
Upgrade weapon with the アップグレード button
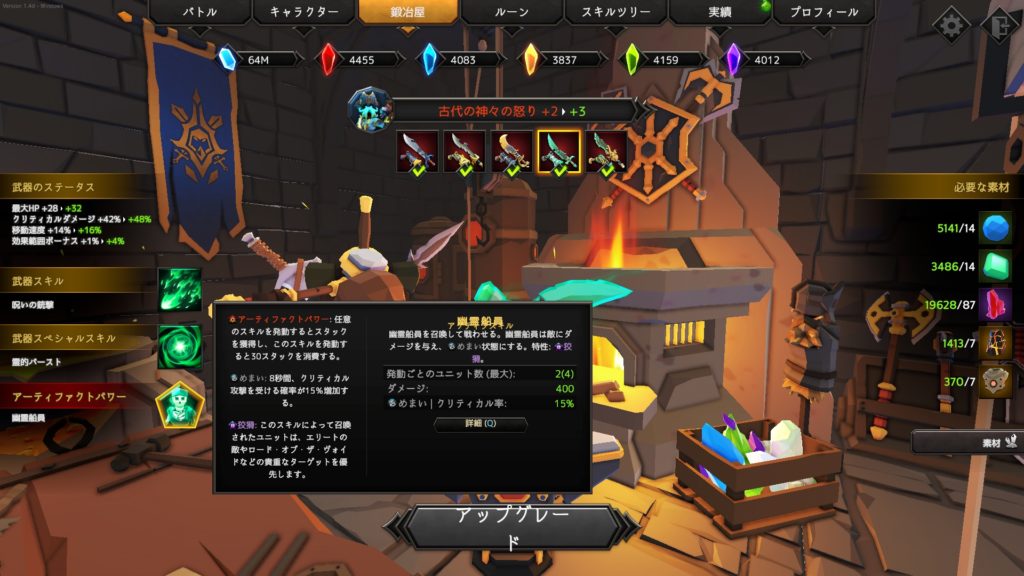pos(512,528)
